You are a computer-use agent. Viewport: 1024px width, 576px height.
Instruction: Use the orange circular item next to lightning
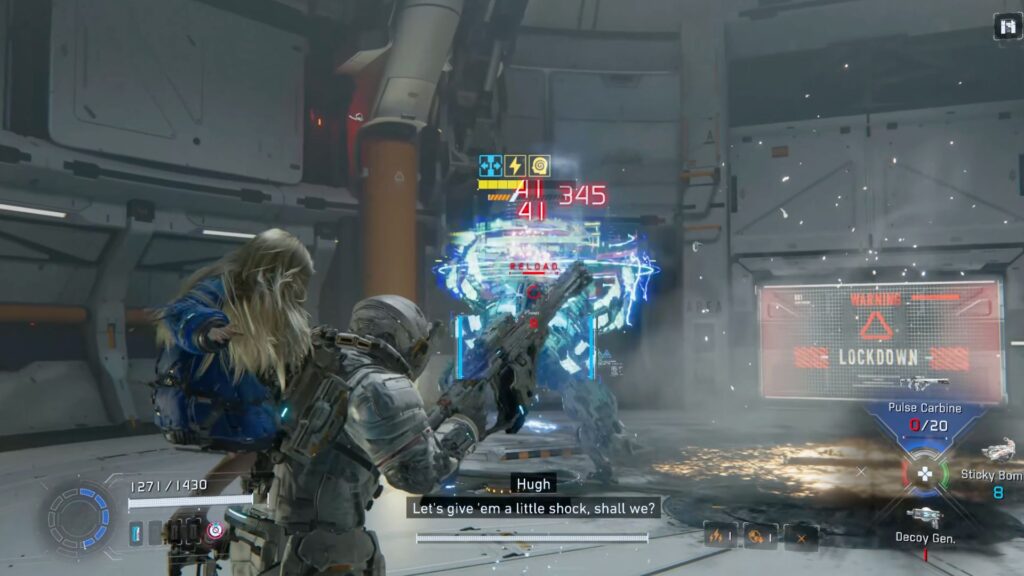pos(760,536)
